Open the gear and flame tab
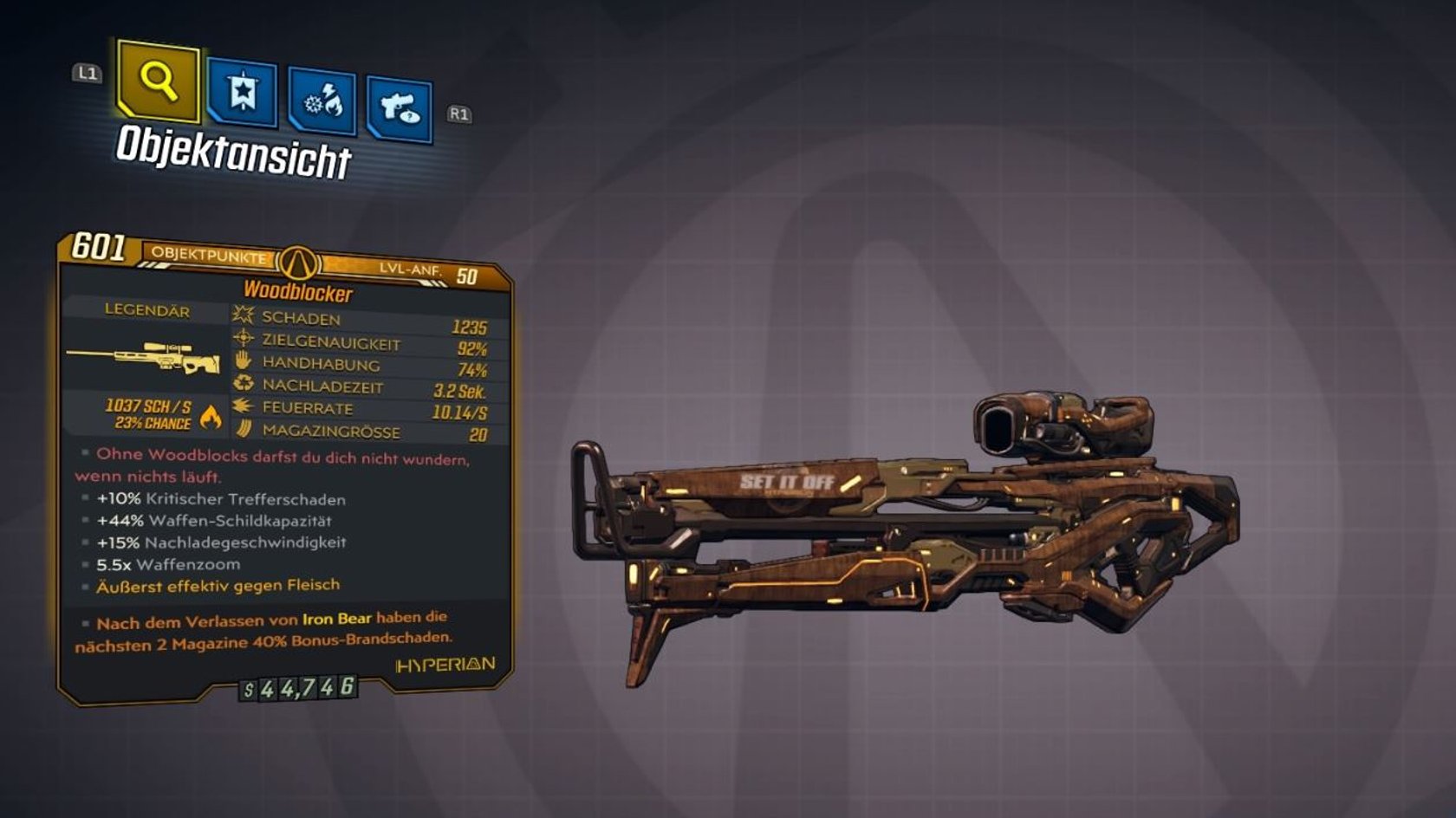This screenshot has width=1456, height=818. click(322, 102)
